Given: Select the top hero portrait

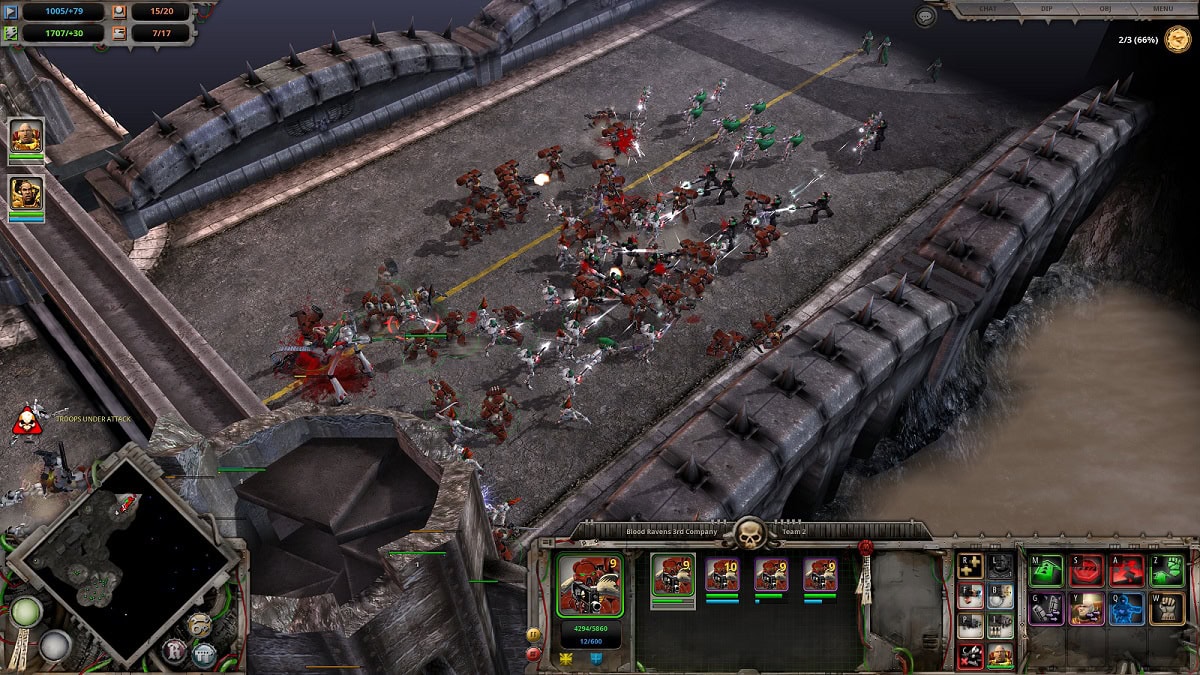Looking at the screenshot, I should [x=26, y=135].
